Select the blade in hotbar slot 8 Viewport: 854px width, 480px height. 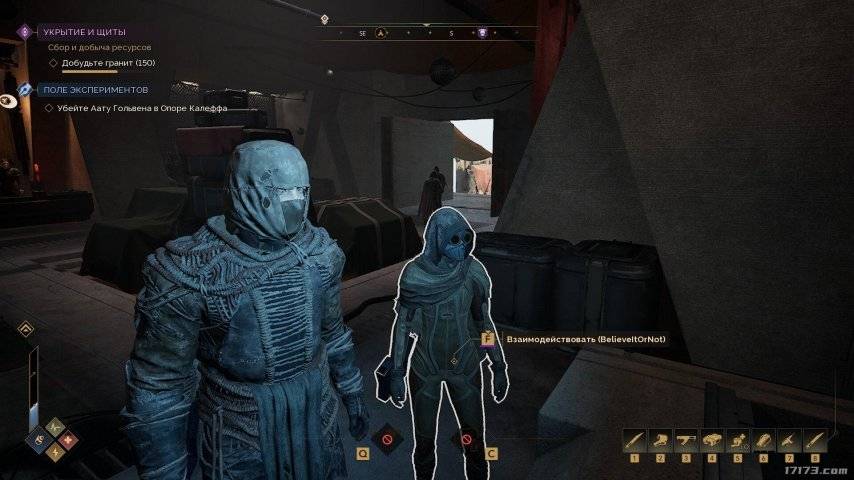(x=815, y=439)
